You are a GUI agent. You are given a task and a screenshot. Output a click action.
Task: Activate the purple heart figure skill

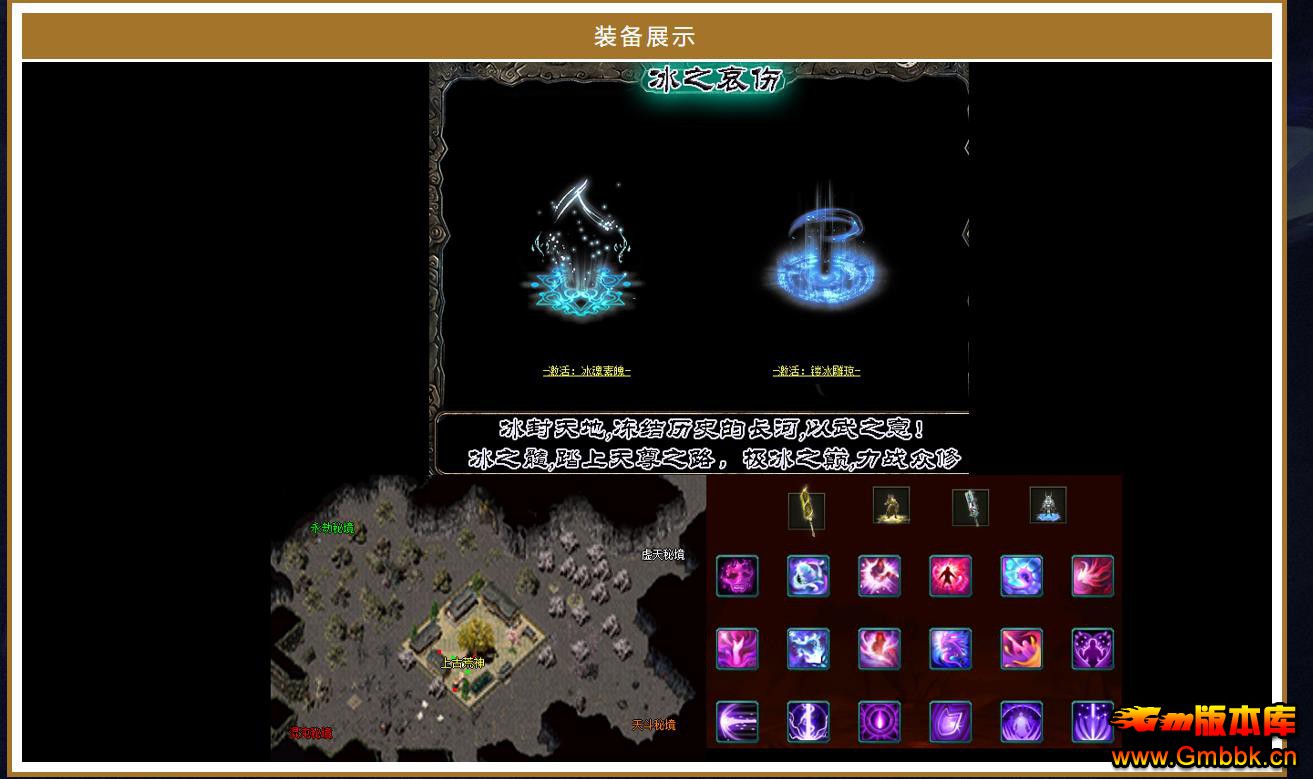point(1093,649)
